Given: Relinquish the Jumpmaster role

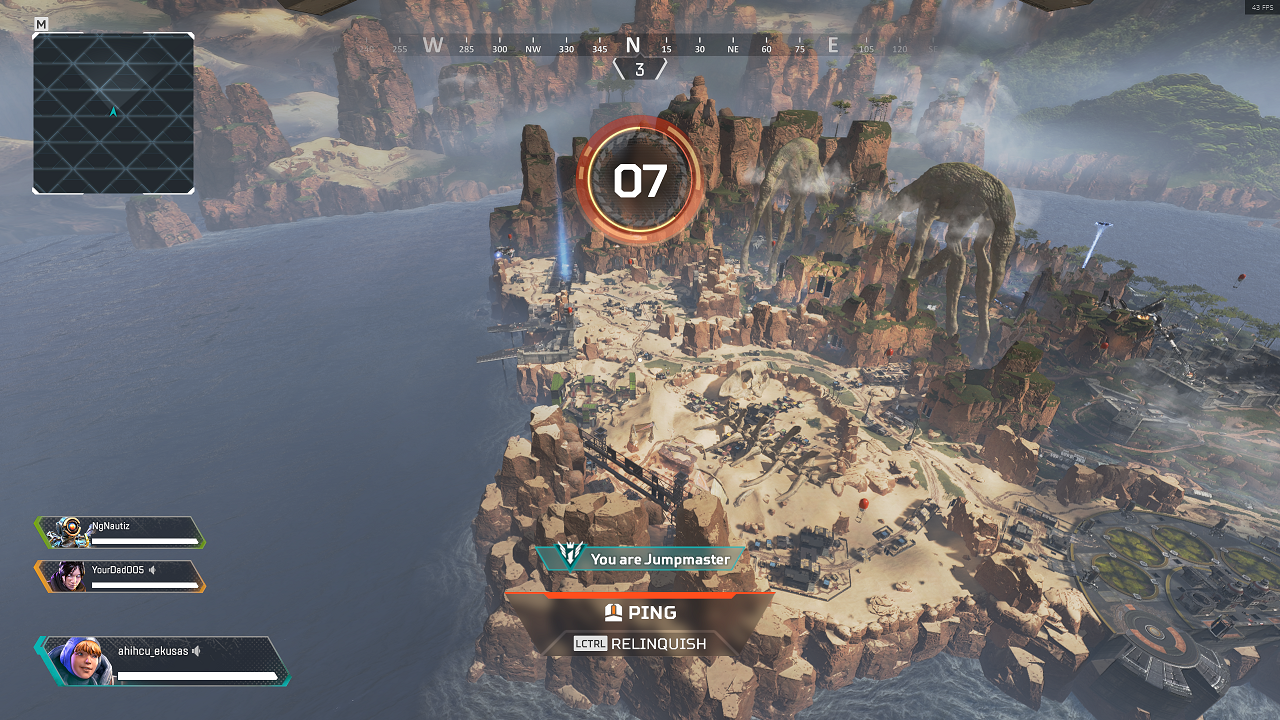Looking at the screenshot, I should point(640,644).
